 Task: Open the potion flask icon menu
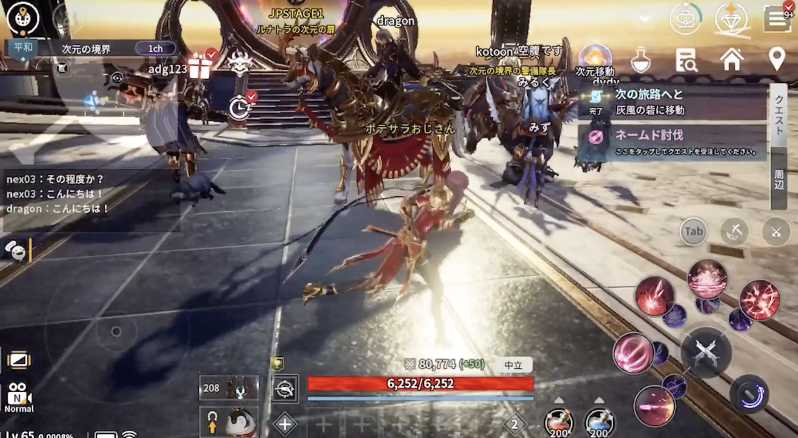pyautogui.click(x=640, y=60)
